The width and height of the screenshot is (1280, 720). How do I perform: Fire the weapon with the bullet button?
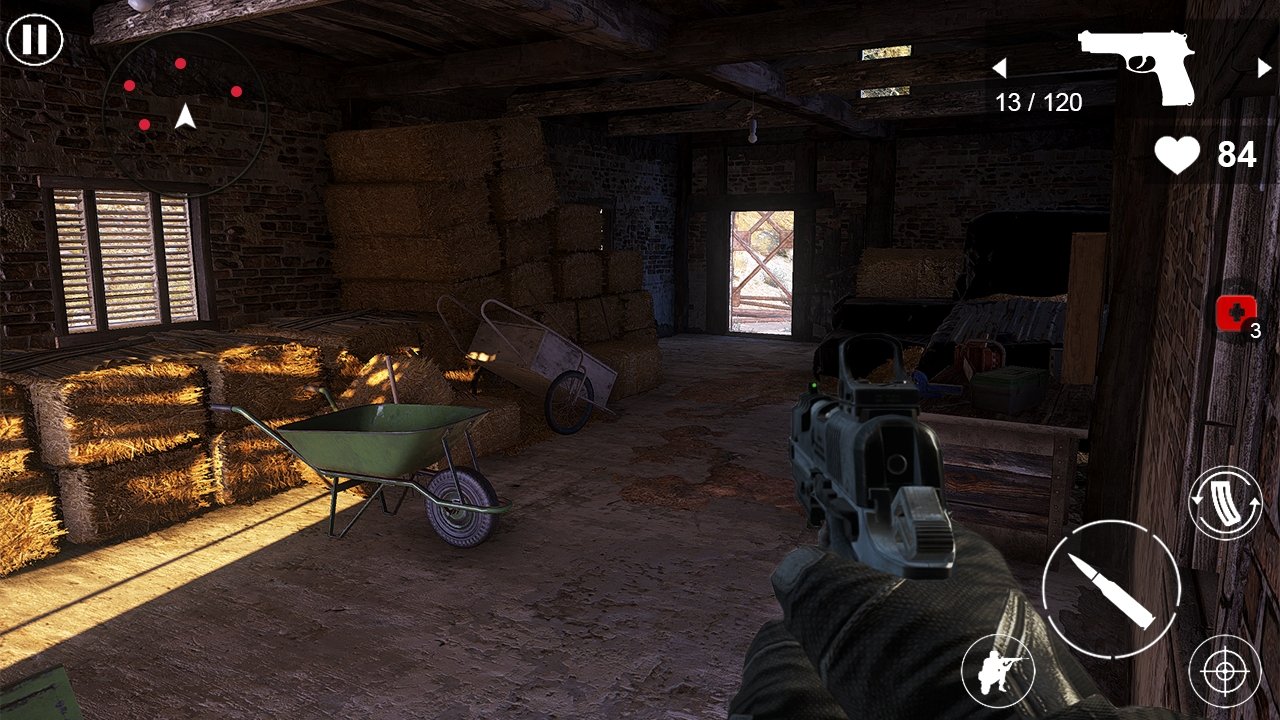pyautogui.click(x=1111, y=589)
